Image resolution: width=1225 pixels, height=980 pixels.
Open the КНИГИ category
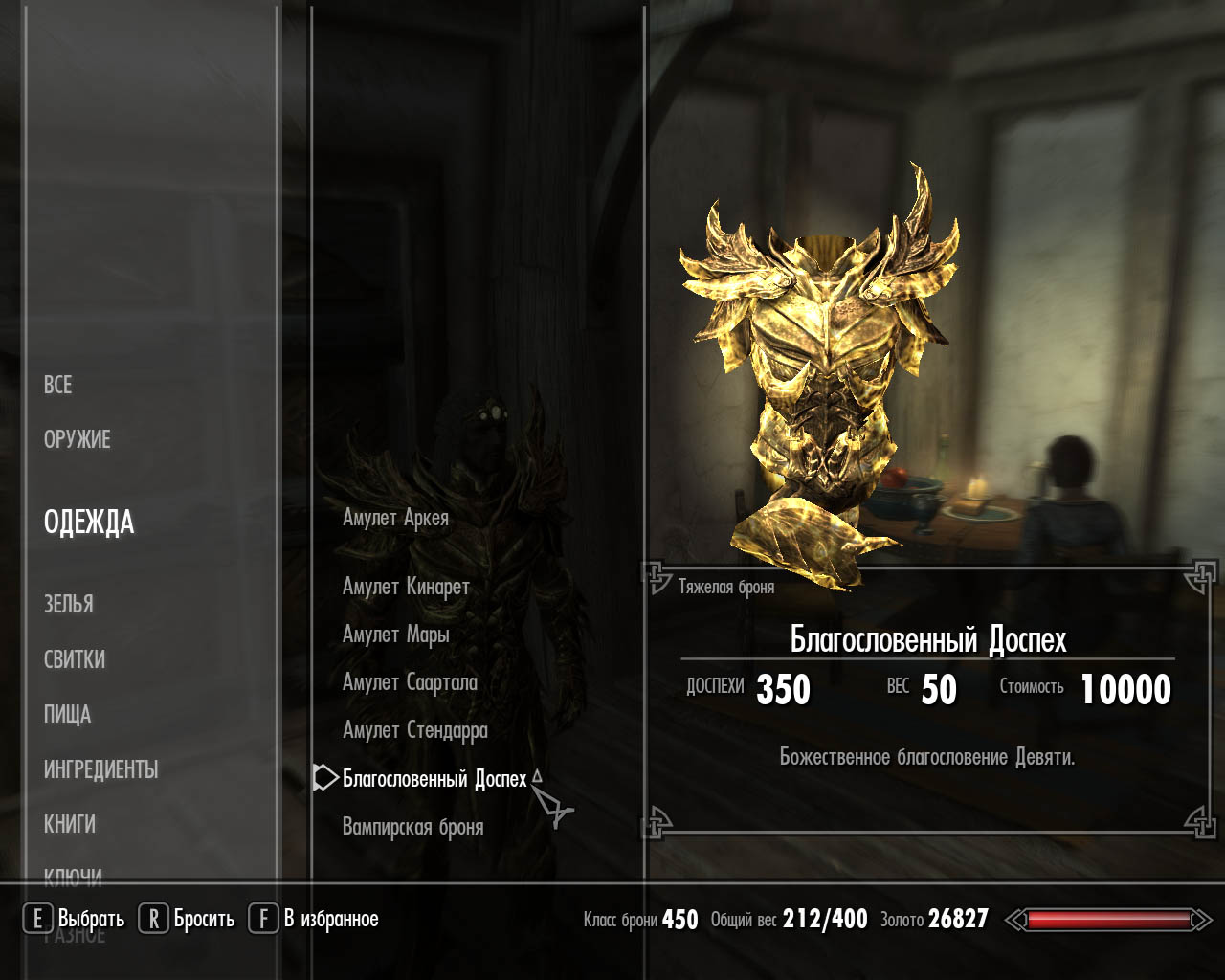pos(70,824)
